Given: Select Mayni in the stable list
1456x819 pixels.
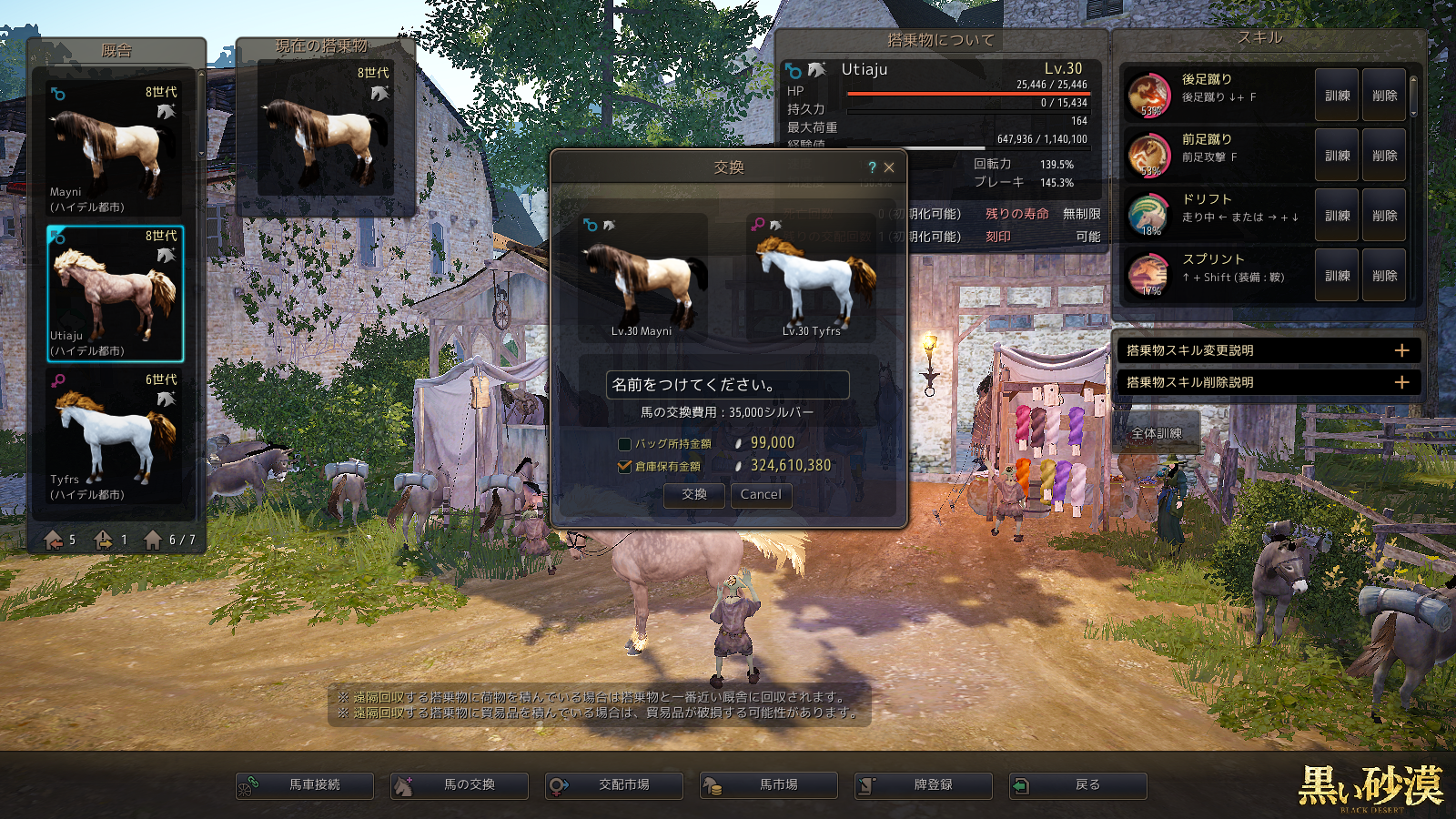Looking at the screenshot, I should pyautogui.click(x=115, y=149).
